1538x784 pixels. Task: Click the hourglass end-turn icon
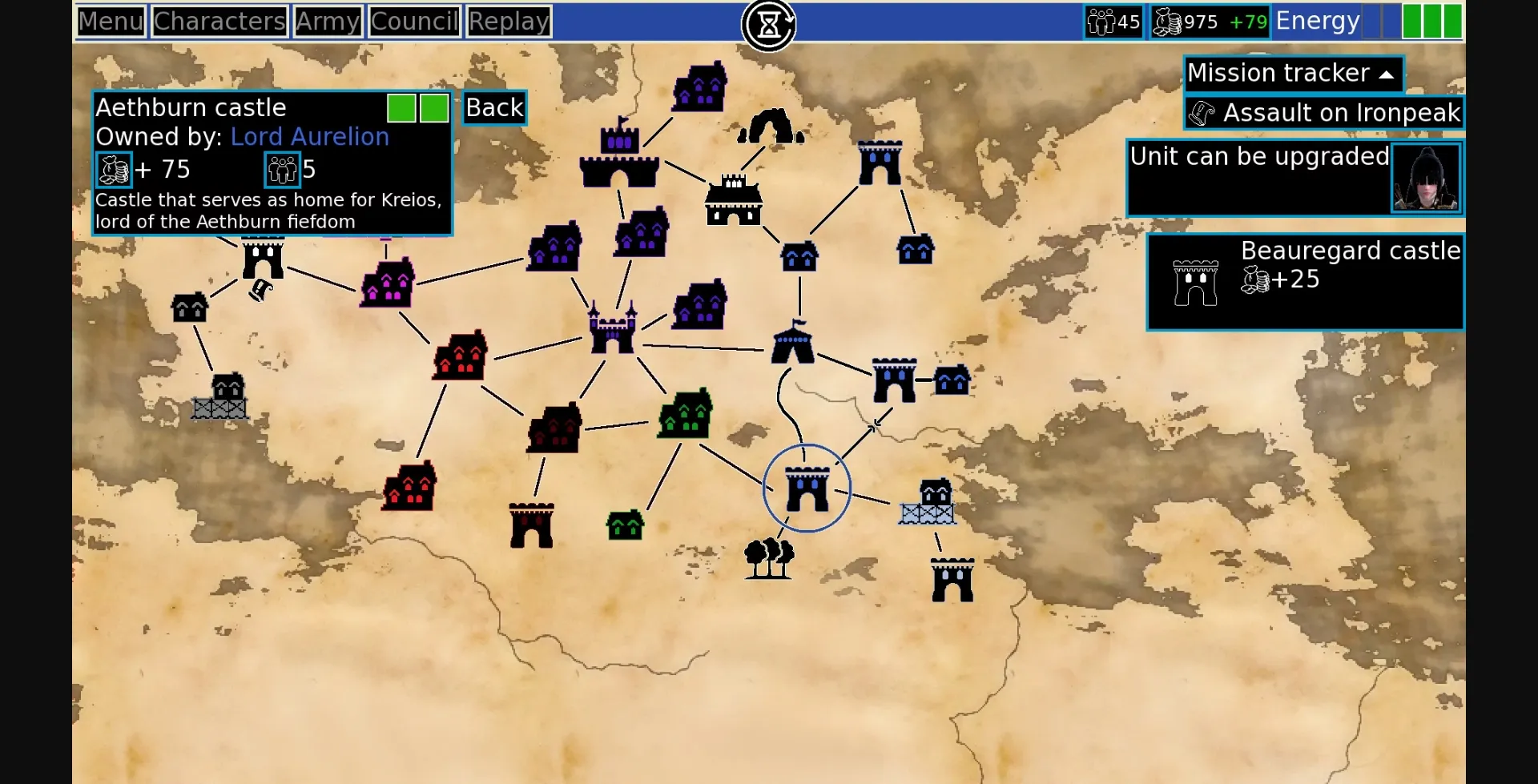(768, 24)
